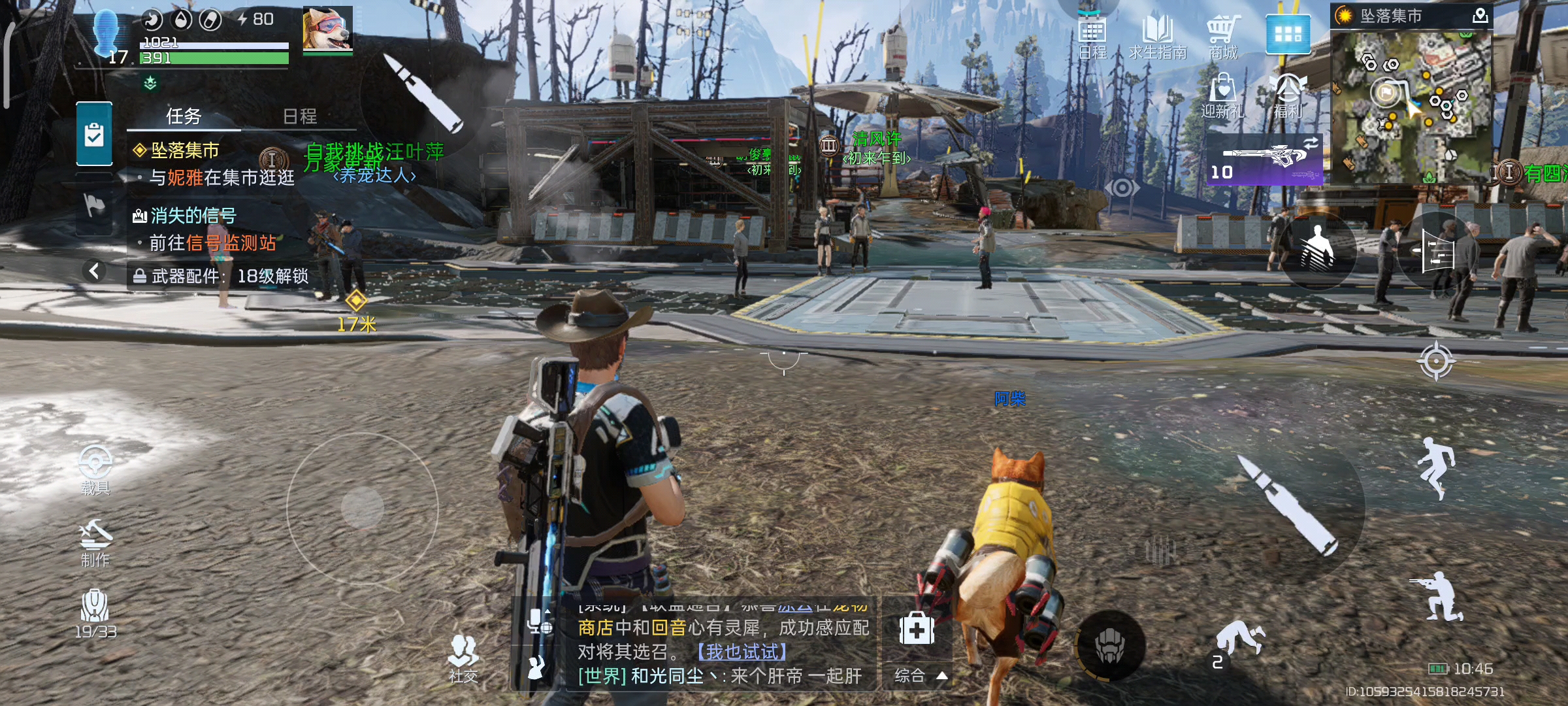This screenshot has width=1568, height=706.
Task: Open the 日程 calendar icon
Action: click(1092, 37)
